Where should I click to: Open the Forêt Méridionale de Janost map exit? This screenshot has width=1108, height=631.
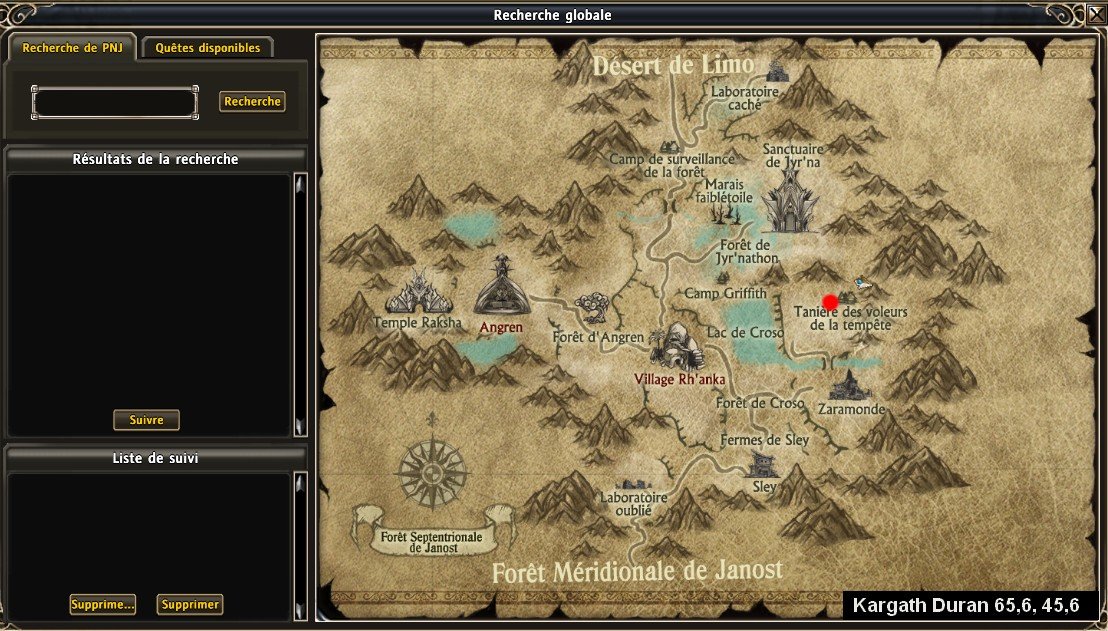(636, 571)
